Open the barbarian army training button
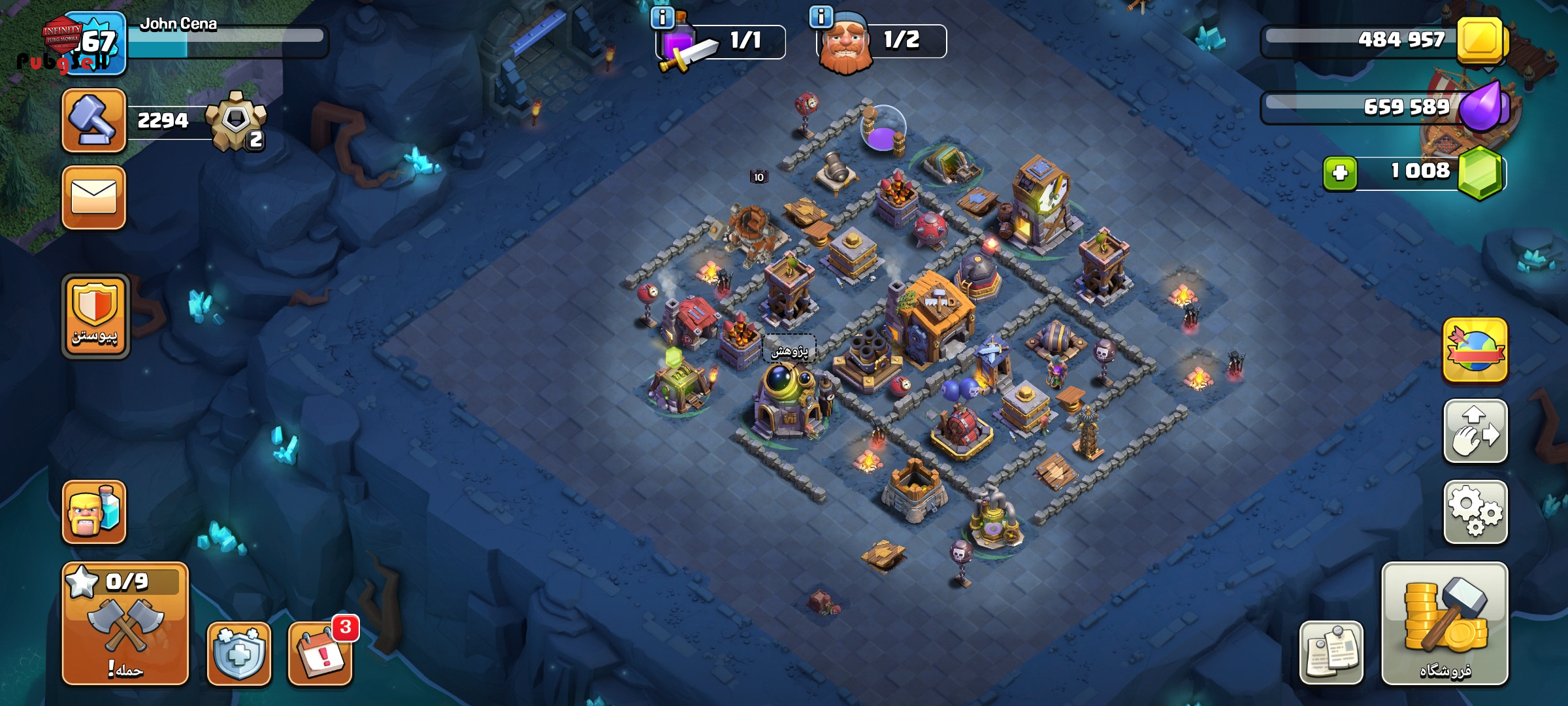Image resolution: width=1568 pixels, height=706 pixels. click(x=94, y=512)
